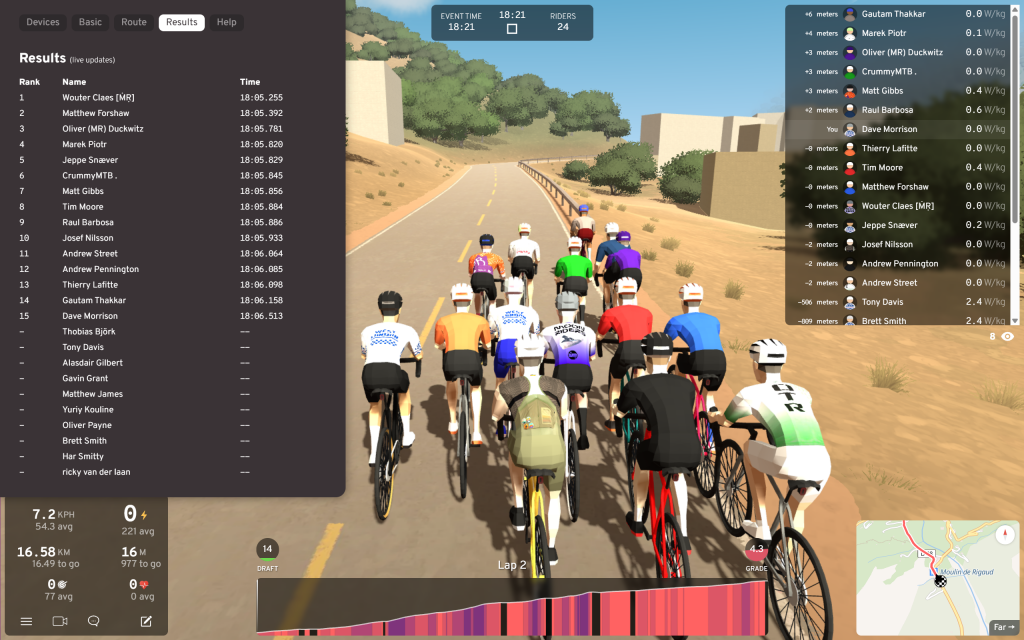Click the Results tab
The height and width of the screenshot is (640, 1024).
click(x=182, y=22)
